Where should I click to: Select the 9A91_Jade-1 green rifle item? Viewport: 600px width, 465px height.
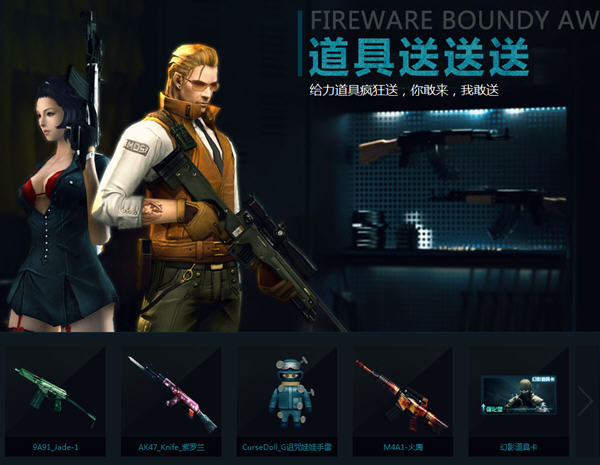point(55,396)
